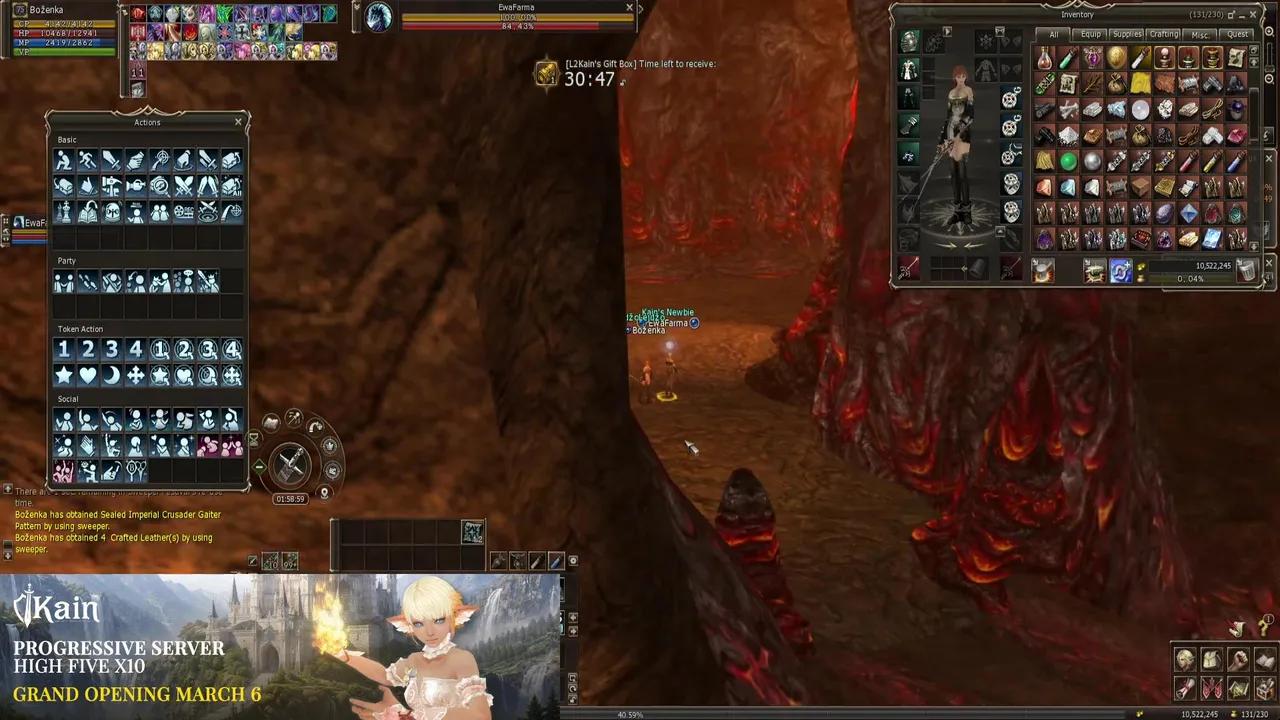Select the crystallize hammer icon in Basic actions
The width and height of the screenshot is (1280, 720).
pyautogui.click(x=110, y=186)
